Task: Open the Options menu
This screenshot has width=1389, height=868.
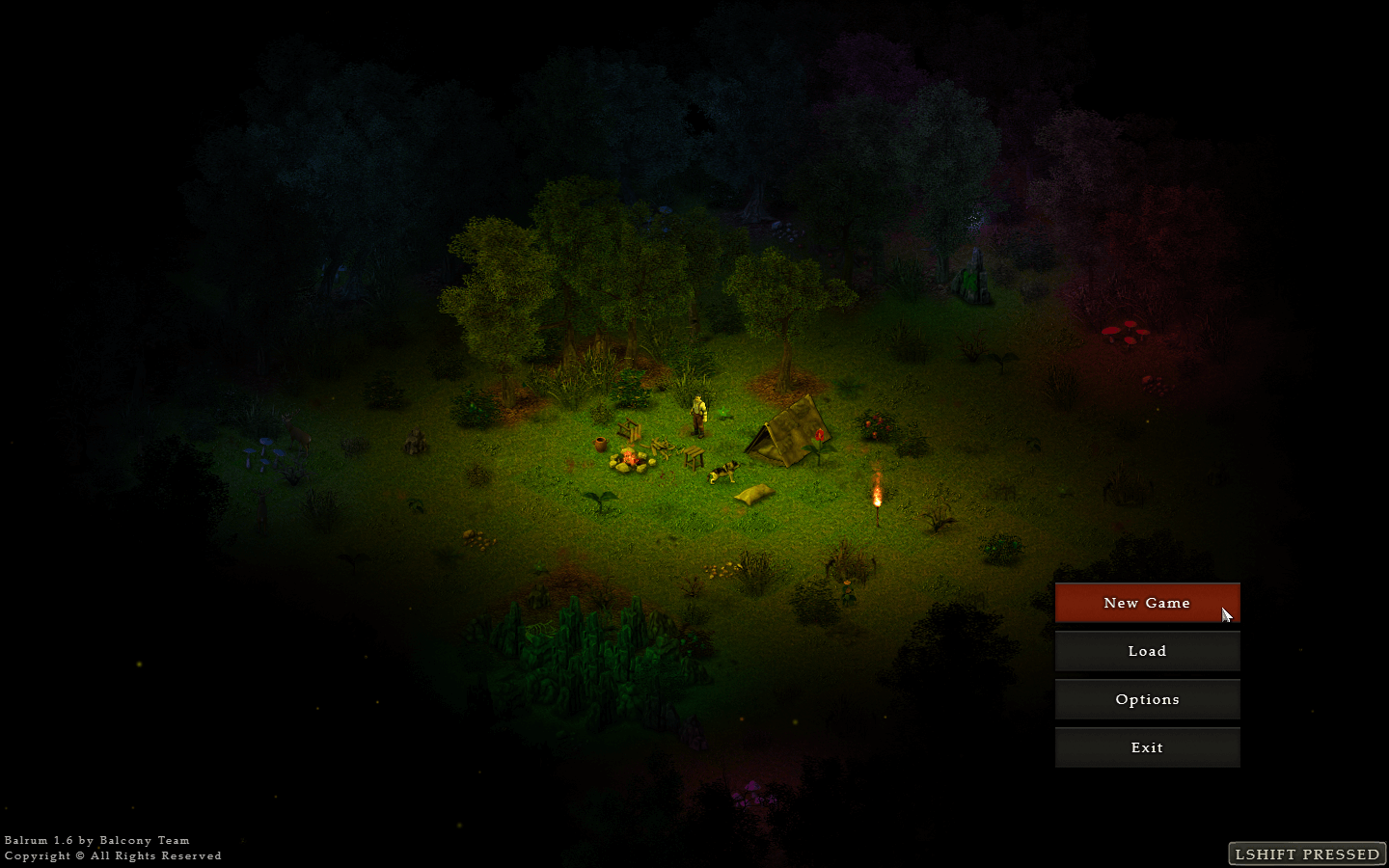Action: [x=1147, y=699]
